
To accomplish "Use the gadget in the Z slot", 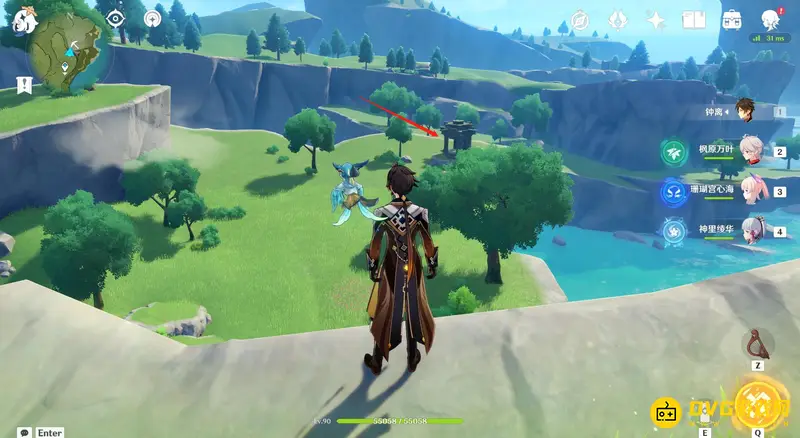I will [x=757, y=345].
